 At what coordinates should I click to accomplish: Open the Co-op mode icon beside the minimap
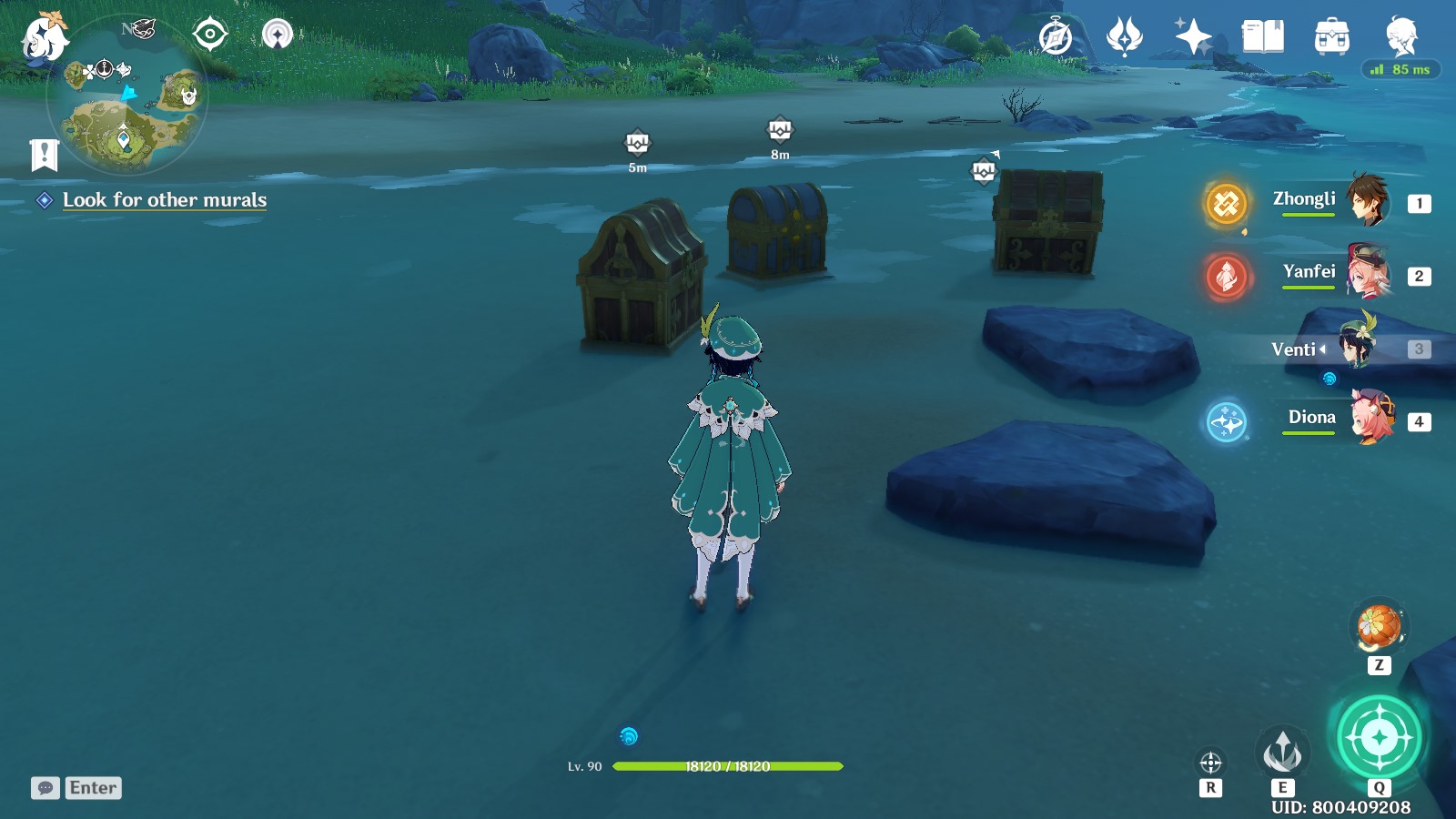(x=278, y=35)
